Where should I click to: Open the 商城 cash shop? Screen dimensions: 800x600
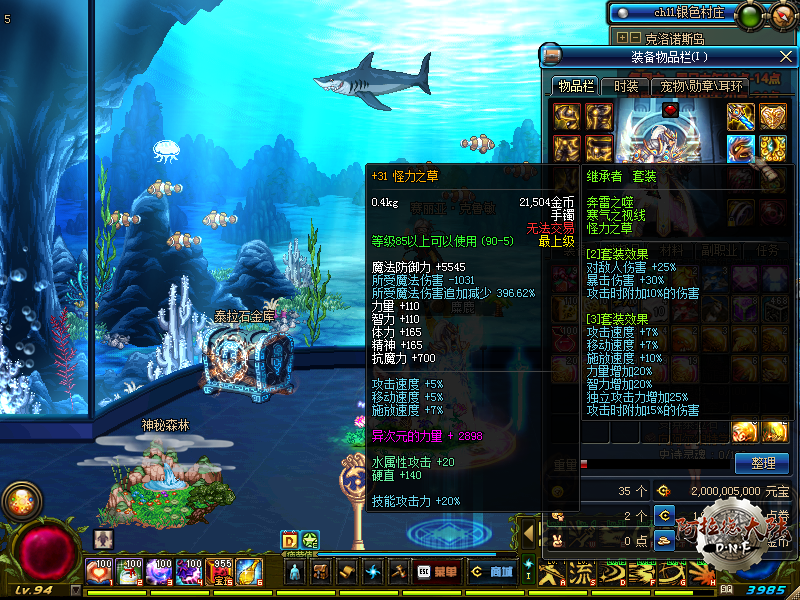point(490,572)
